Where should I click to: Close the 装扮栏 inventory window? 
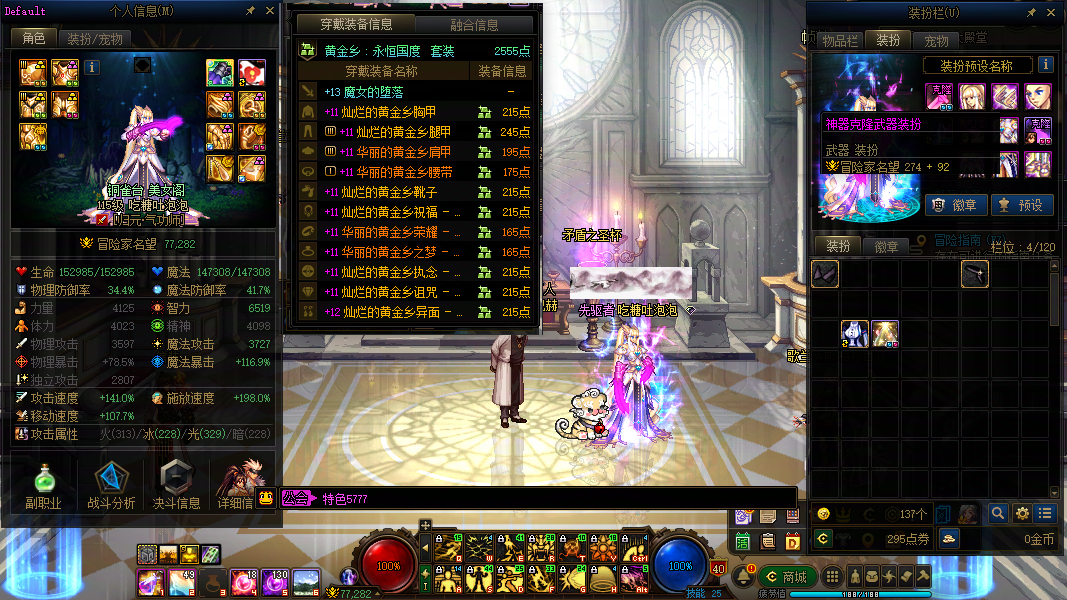tap(1049, 13)
